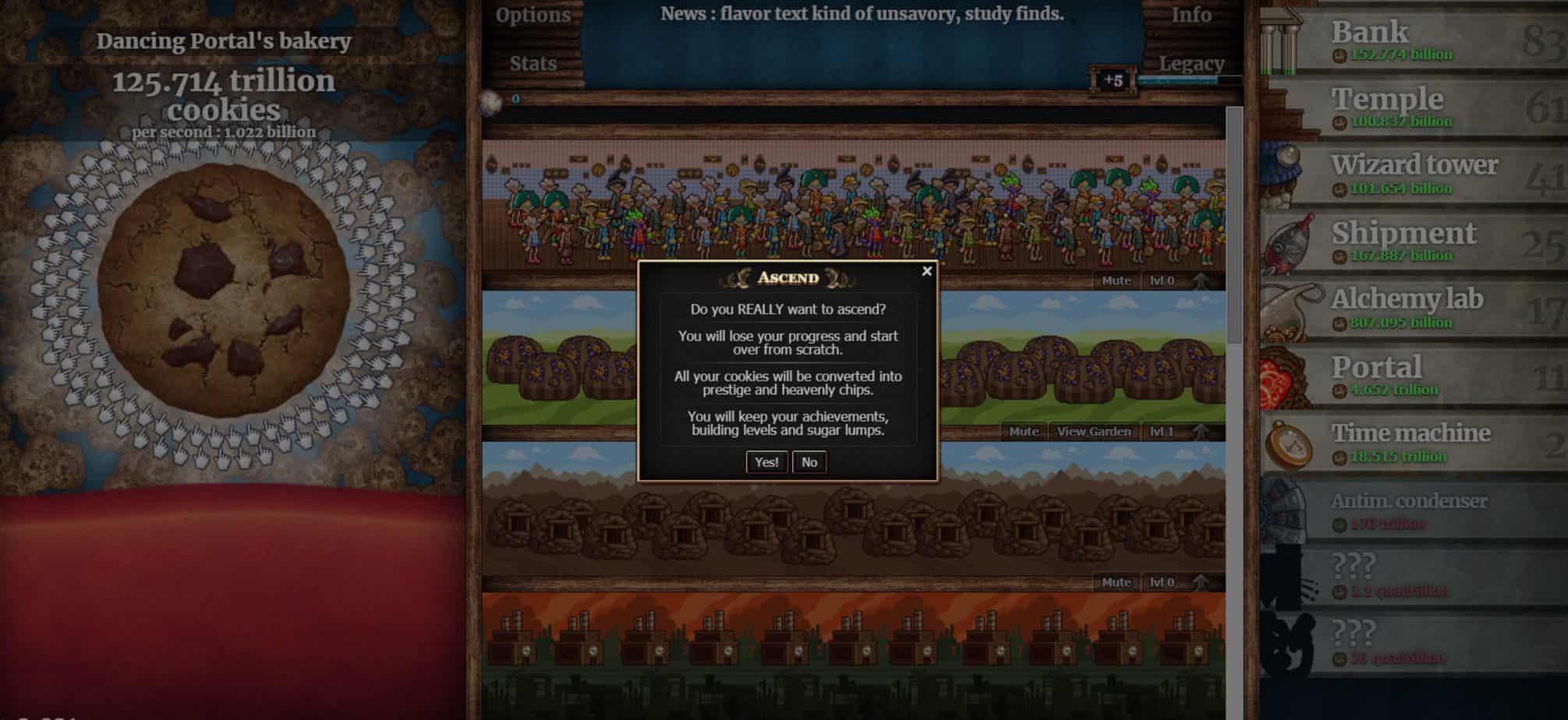Open View Garden for the farms
The width and height of the screenshot is (1568, 720).
click(1093, 432)
